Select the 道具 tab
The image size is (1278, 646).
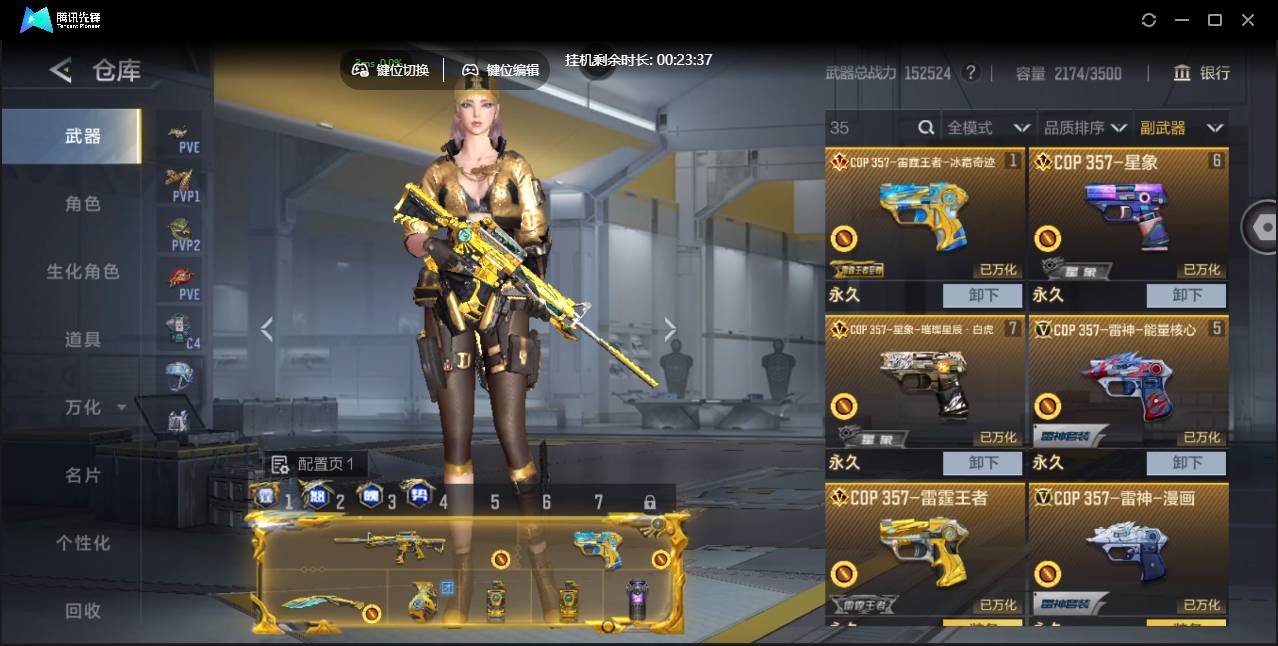[x=83, y=340]
